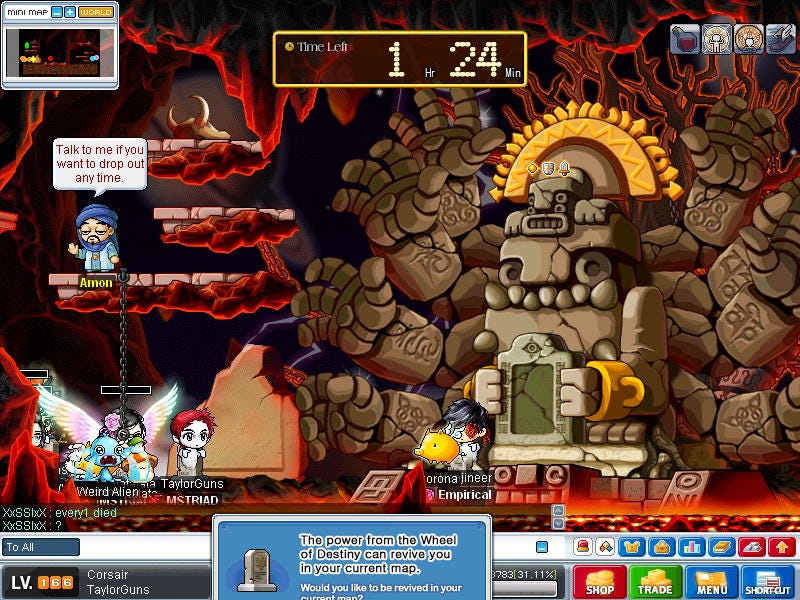800x600 pixels.
Task: Open the Cash Shop button
Action: tap(600, 582)
